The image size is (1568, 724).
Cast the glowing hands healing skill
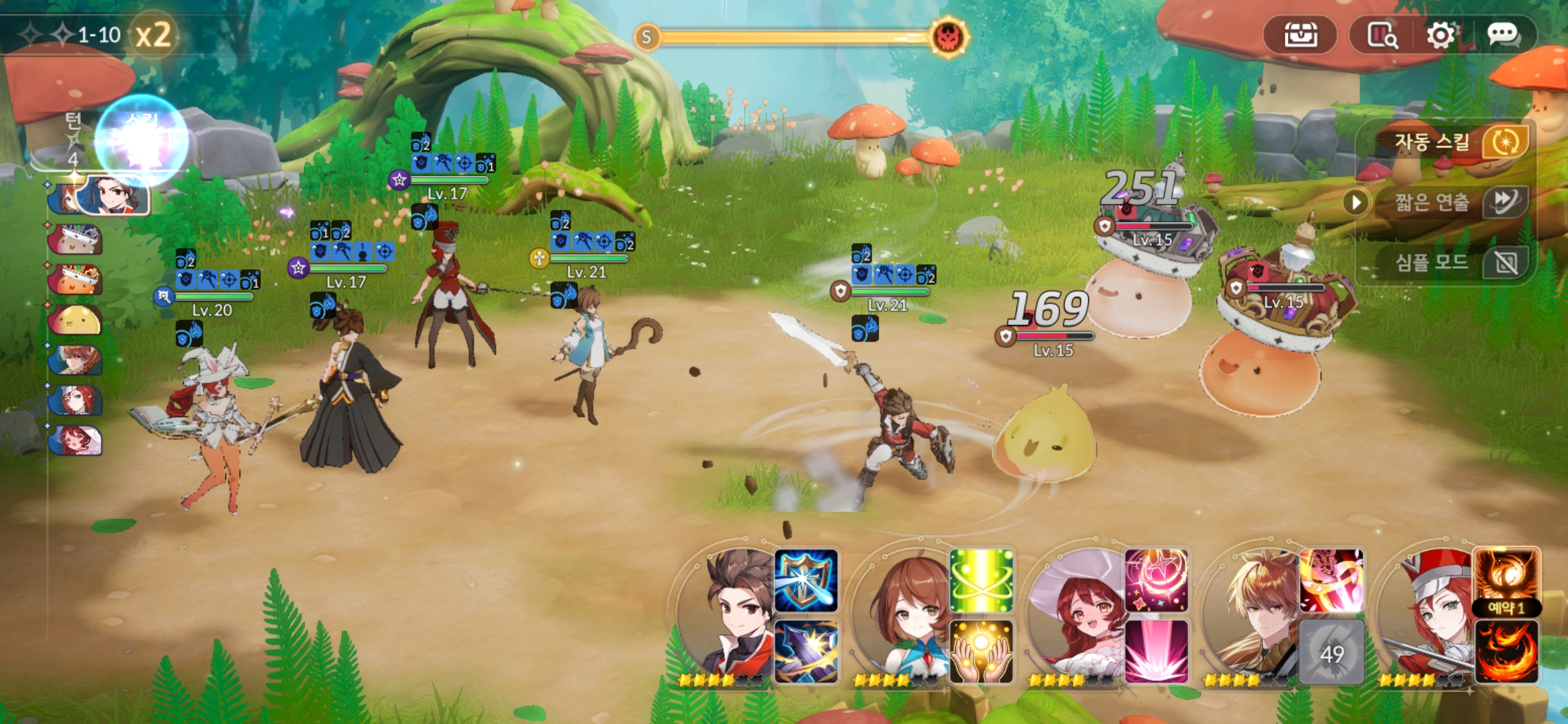coord(981,651)
